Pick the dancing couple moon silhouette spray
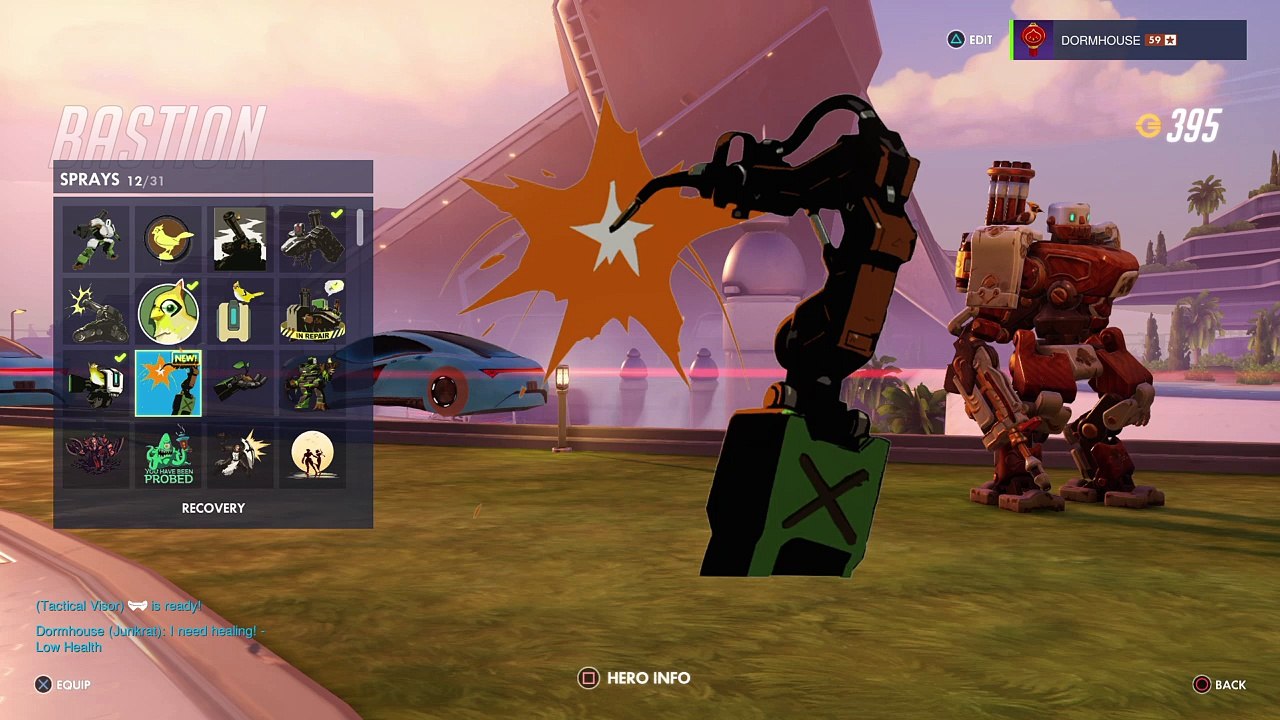The image size is (1280, 720). point(312,456)
